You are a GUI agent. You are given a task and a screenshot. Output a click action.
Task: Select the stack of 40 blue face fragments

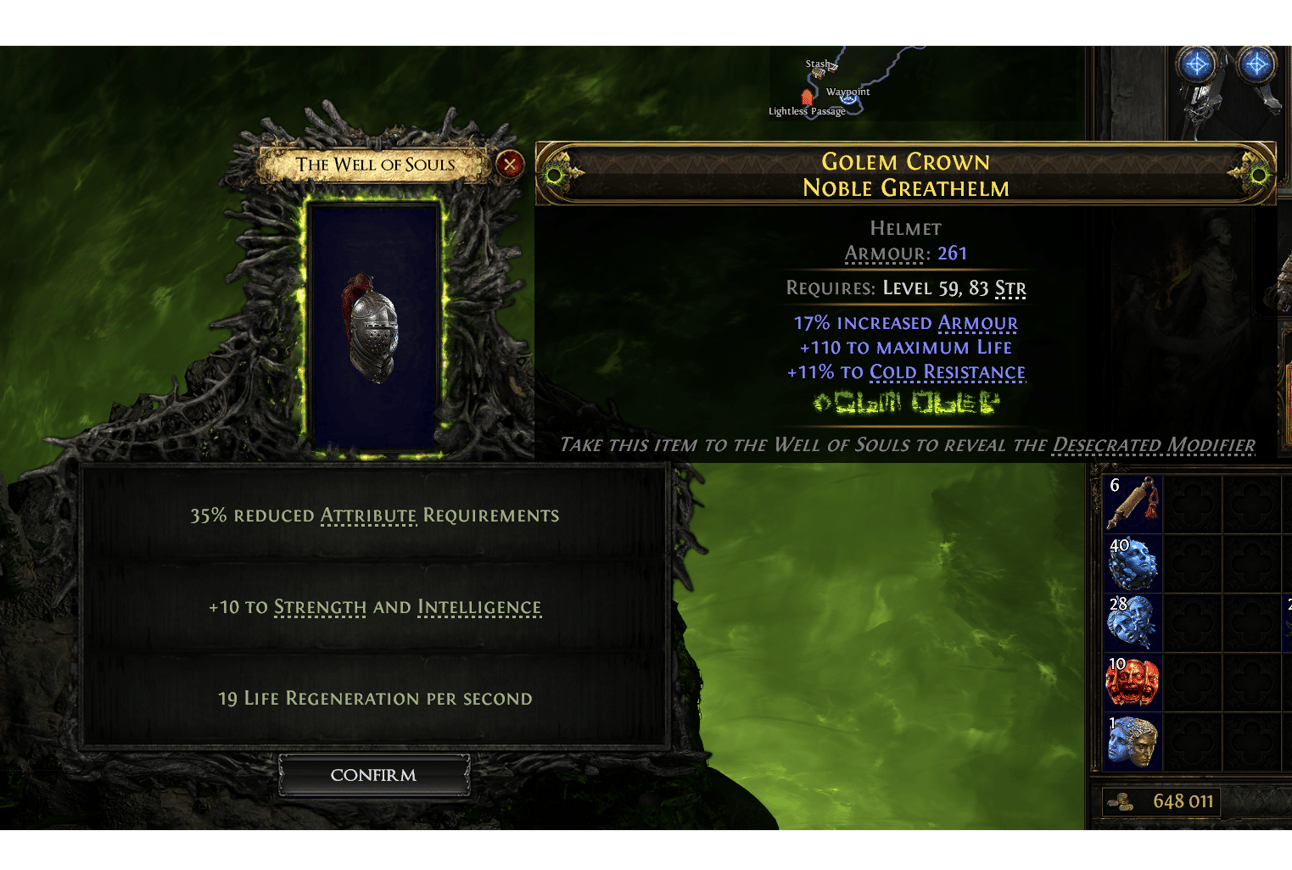point(1133,563)
